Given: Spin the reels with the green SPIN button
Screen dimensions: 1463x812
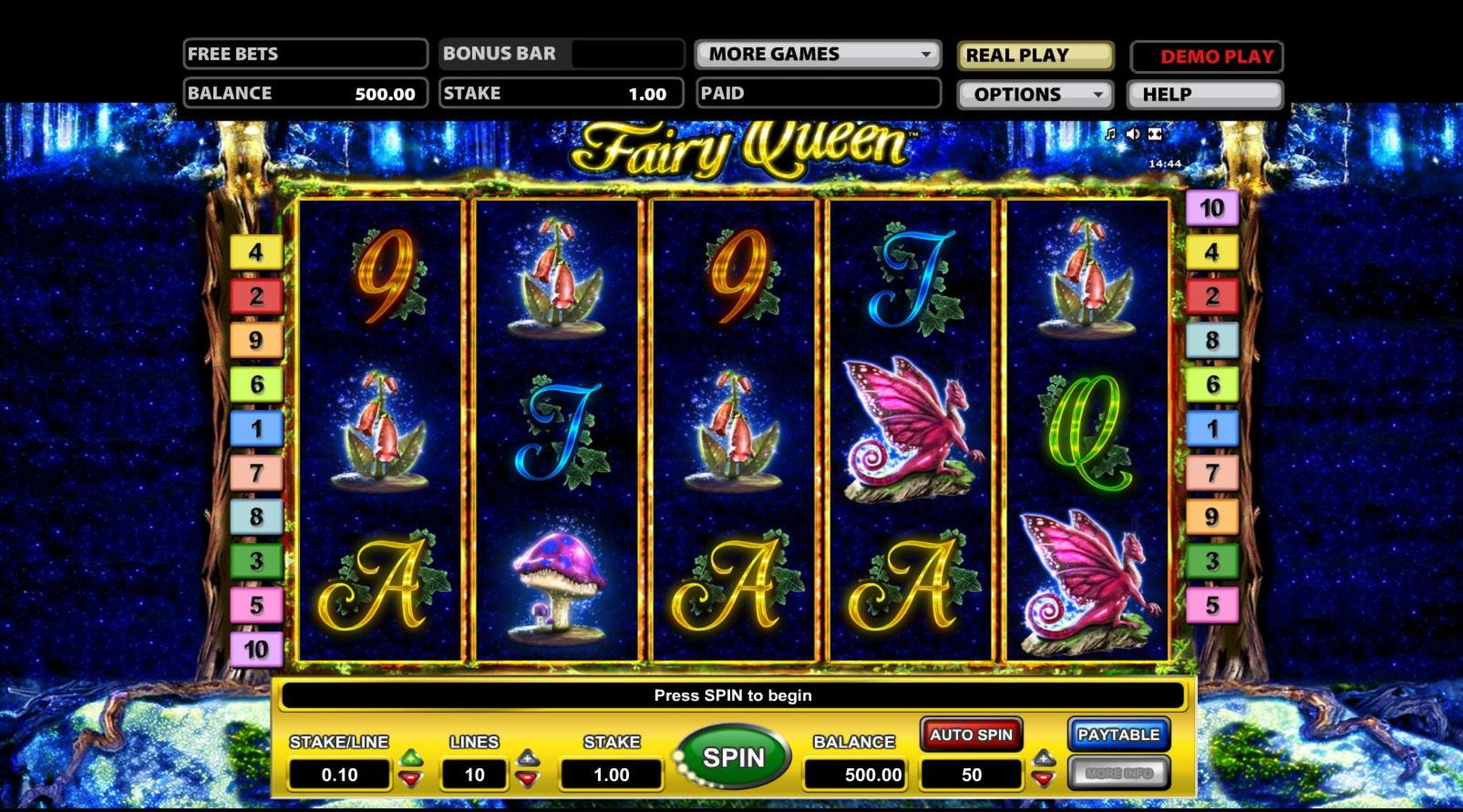Looking at the screenshot, I should coord(733,757).
